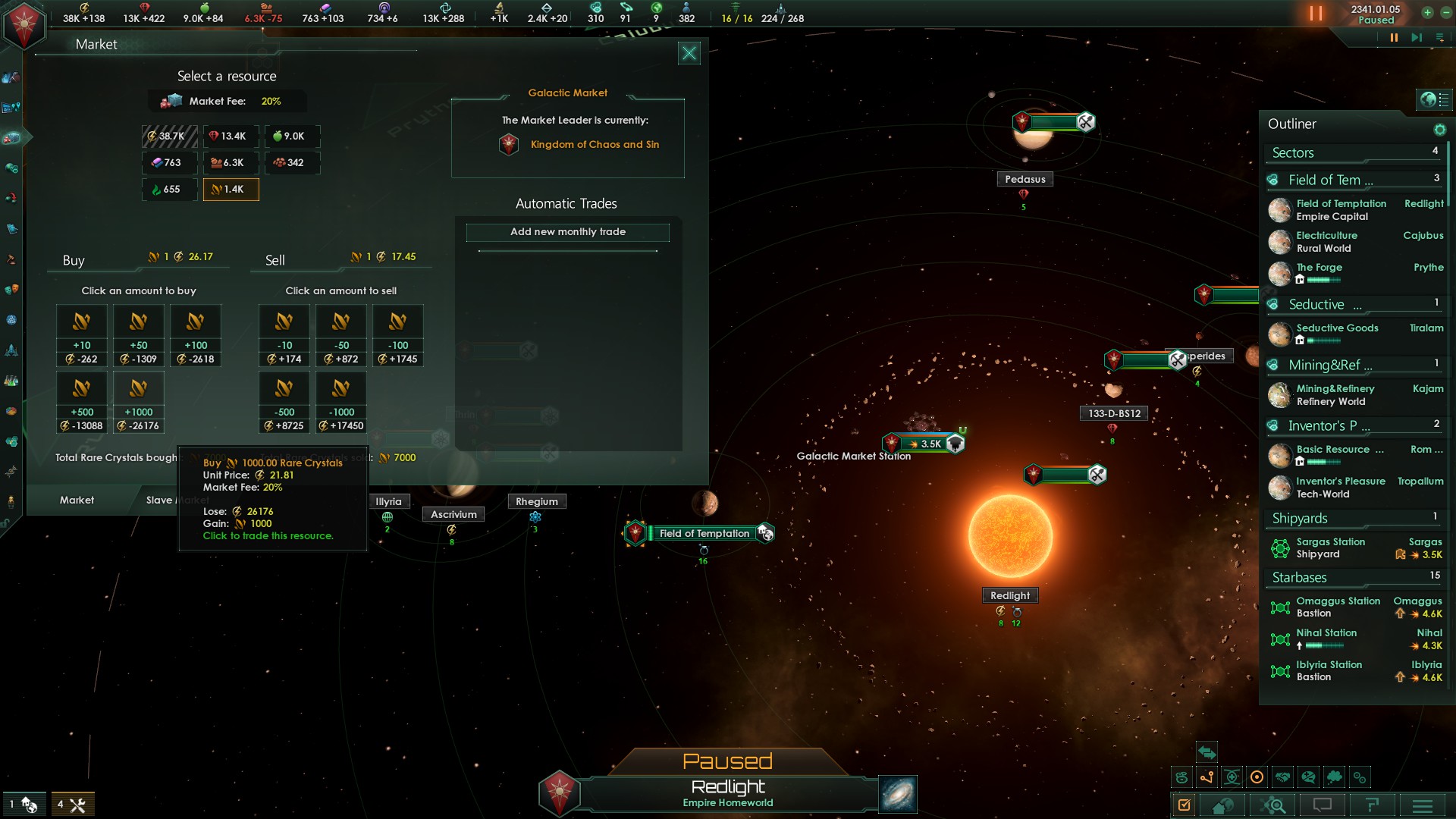Buy +500 Rare Crystals
The height and width of the screenshot is (819, 1456).
tap(82, 402)
